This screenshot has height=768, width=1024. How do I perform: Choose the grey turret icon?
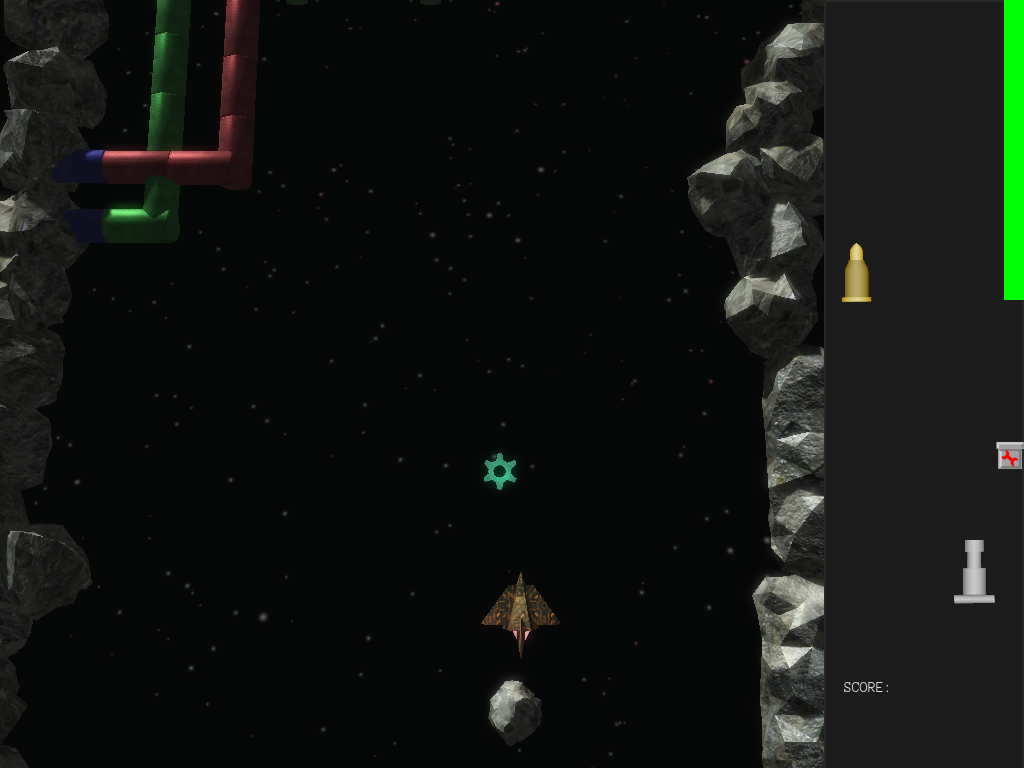[974, 572]
